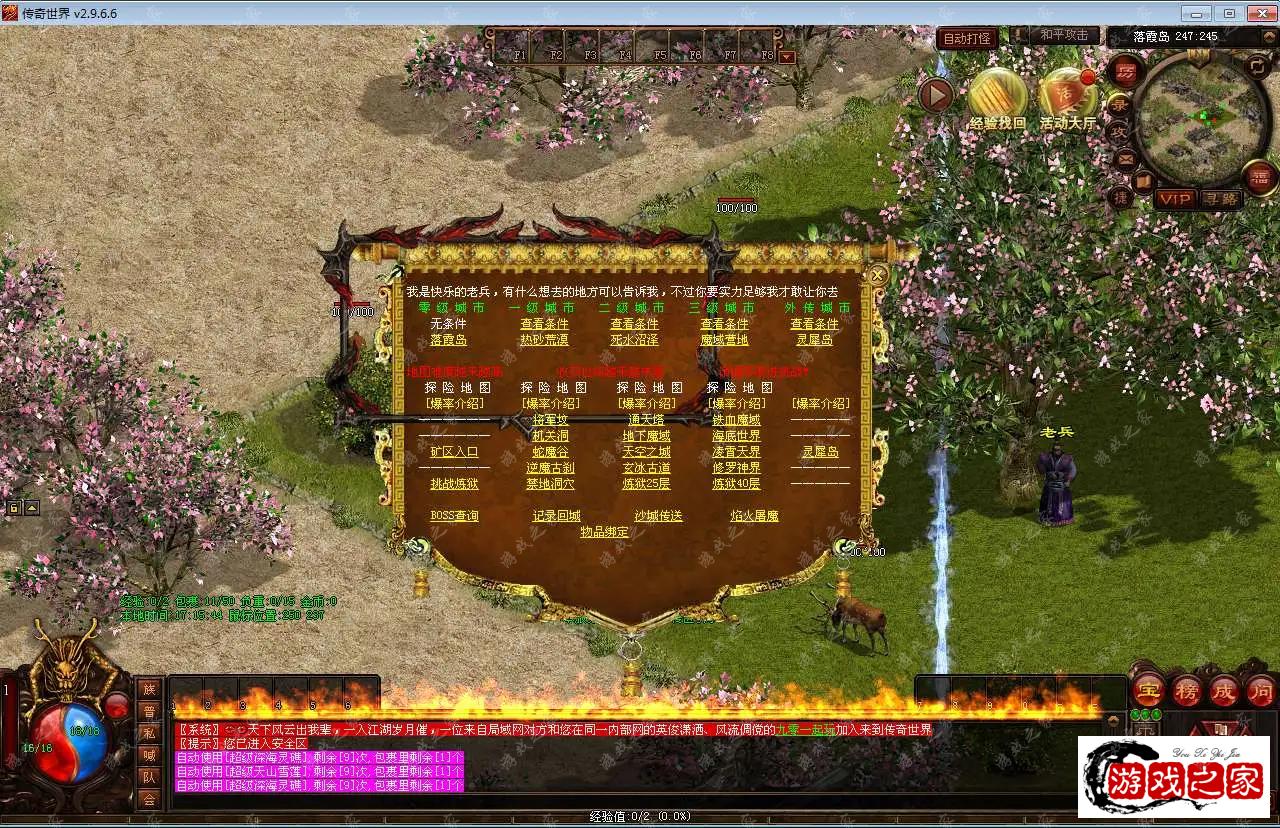Pick the 通天塔 adventure map link
Viewport: 1280px width, 828px height.
[x=646, y=420]
